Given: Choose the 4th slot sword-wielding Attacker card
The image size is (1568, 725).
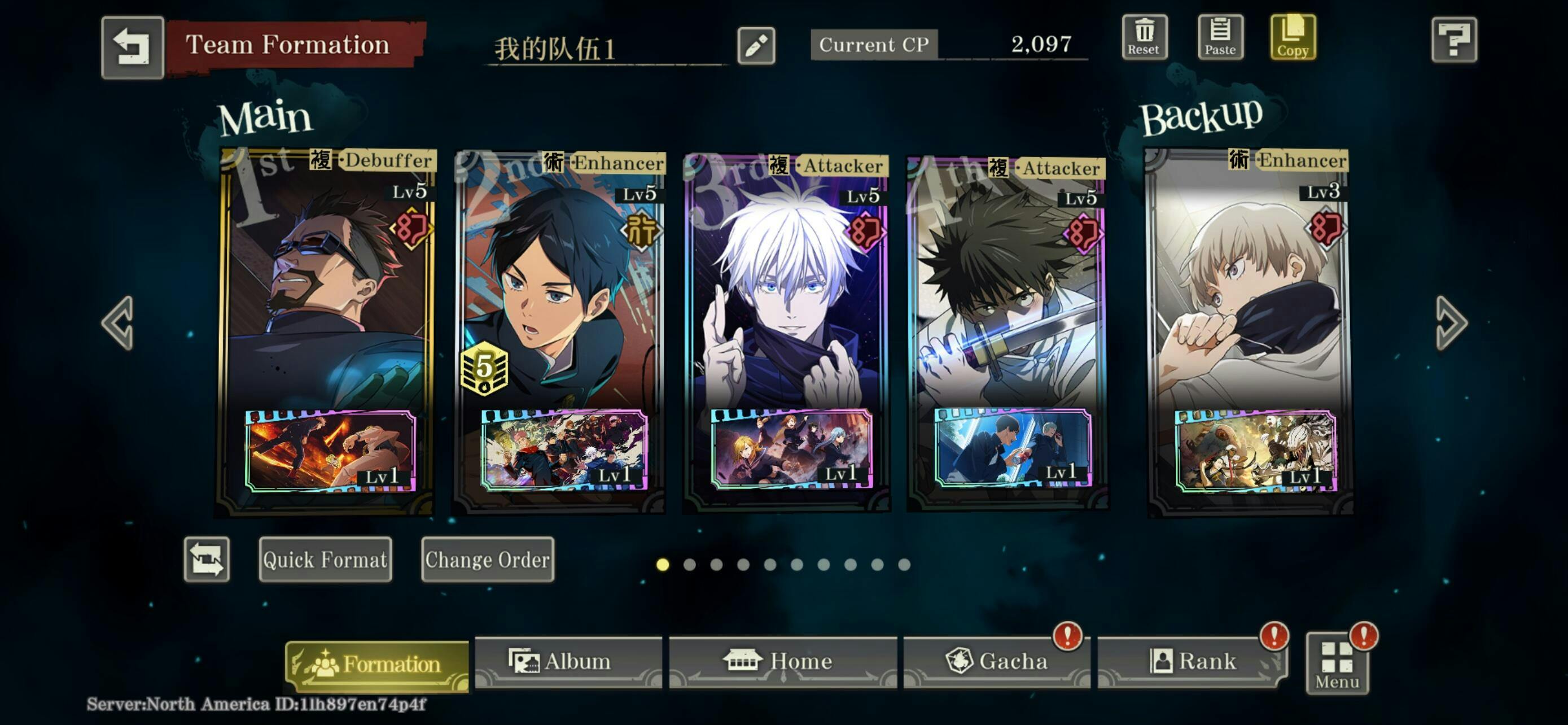Looking at the screenshot, I should (x=1007, y=292).
